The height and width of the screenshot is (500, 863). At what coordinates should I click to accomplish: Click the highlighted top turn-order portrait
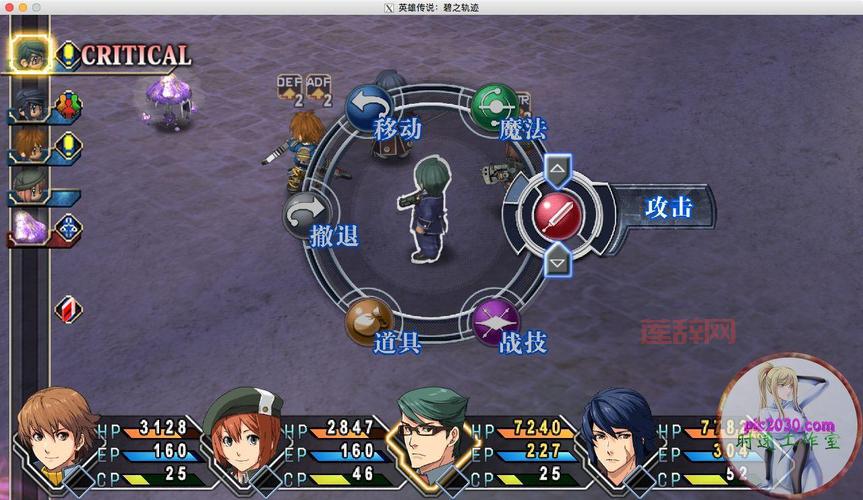(x=32, y=53)
